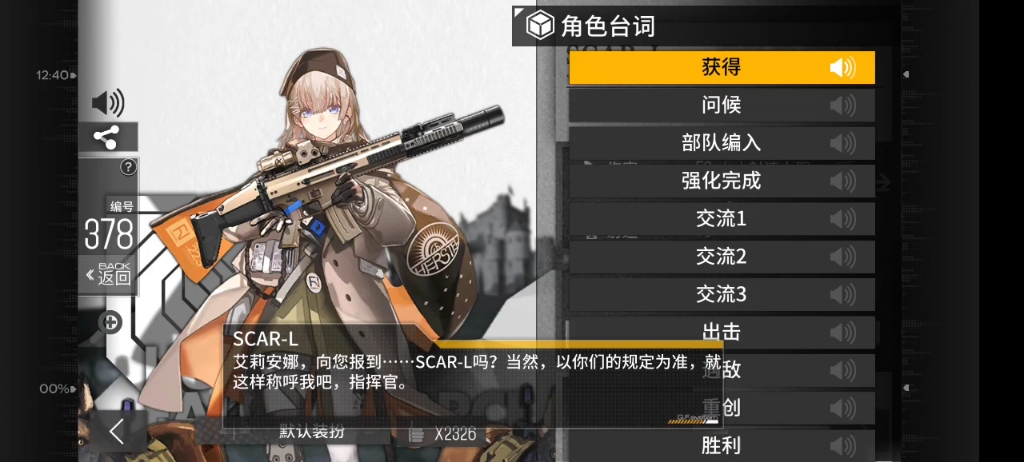This screenshot has height=462, width=1024.
Task: Go back with the 返回 button
Action: (109, 274)
